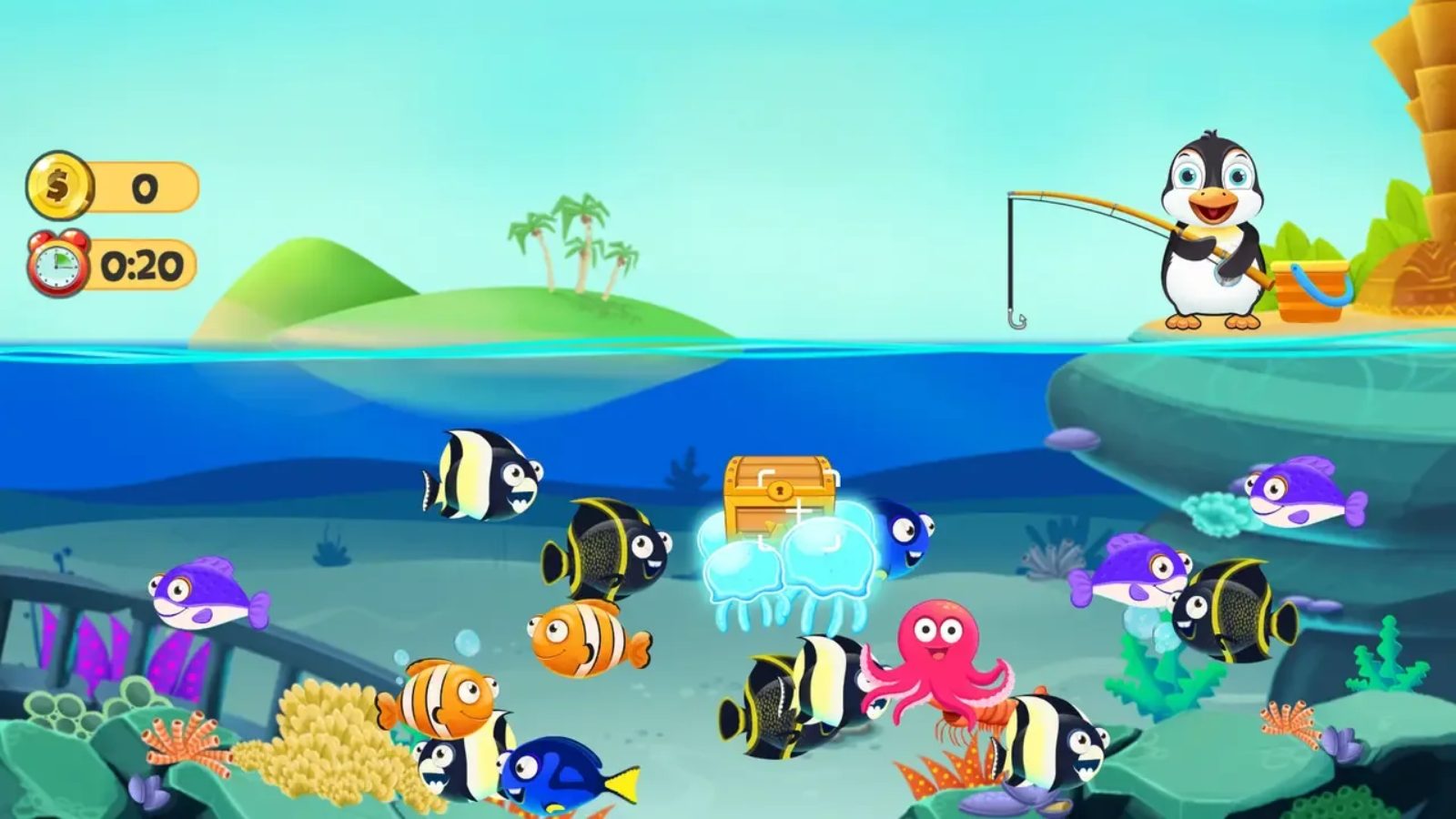Select the glowing treasure chest
1456x819 pixels.
click(778, 491)
